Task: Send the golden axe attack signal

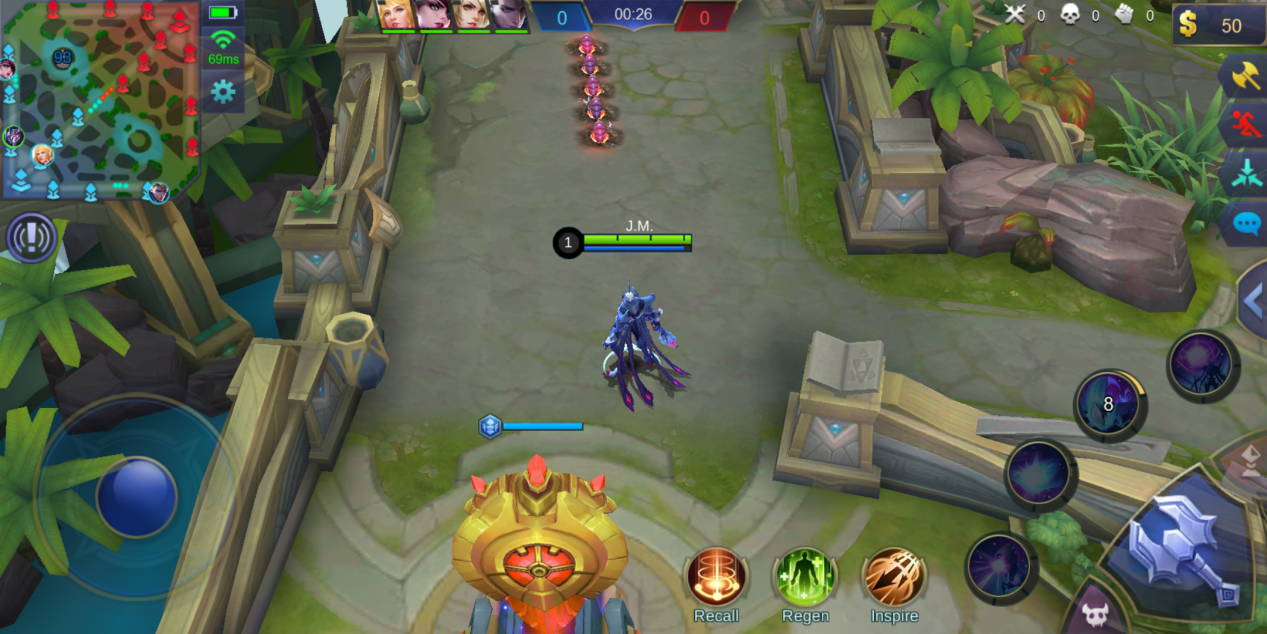Action: click(1245, 78)
